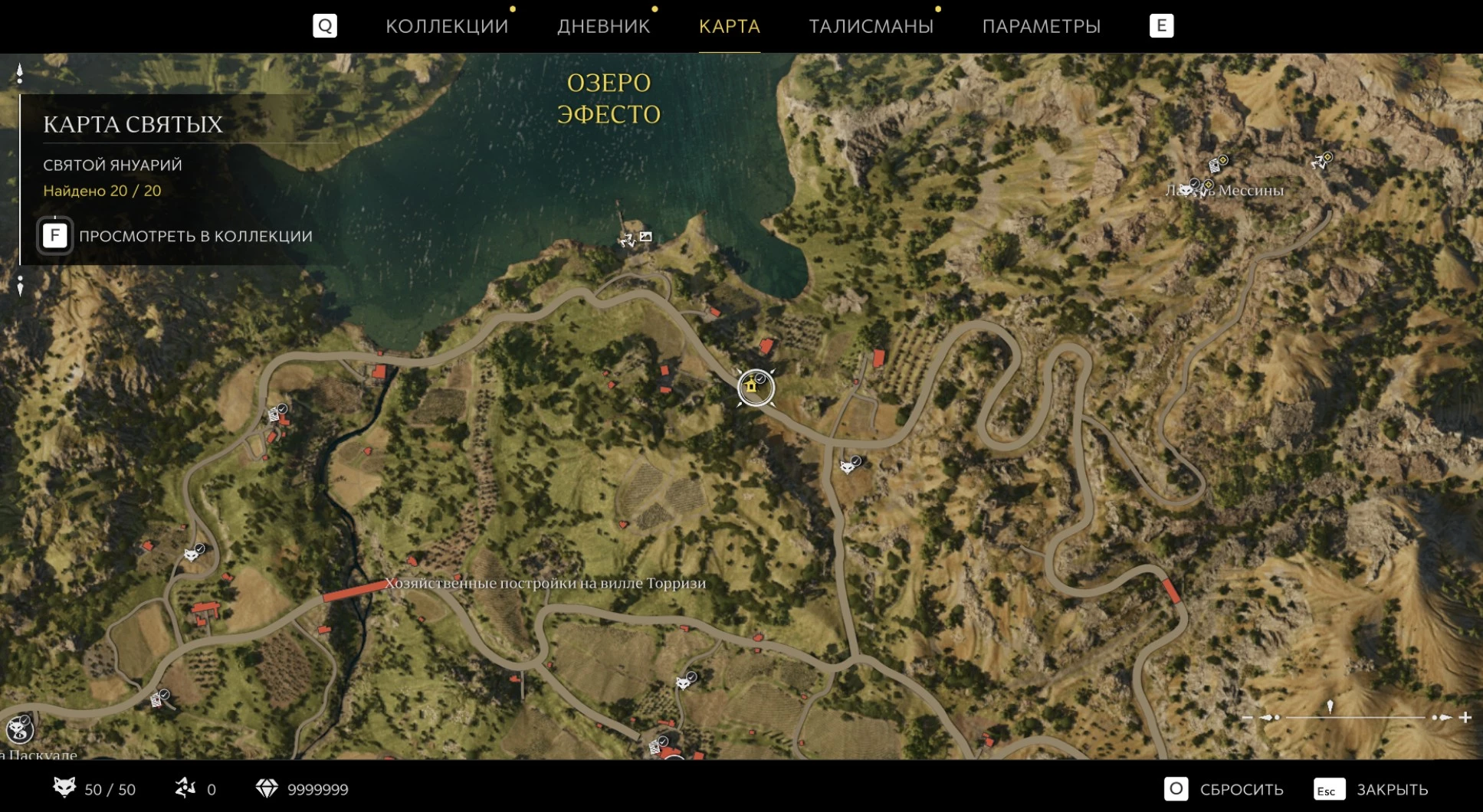Viewport: 1483px width, 812px height.
Task: Select the Карта tab
Action: tap(729, 26)
